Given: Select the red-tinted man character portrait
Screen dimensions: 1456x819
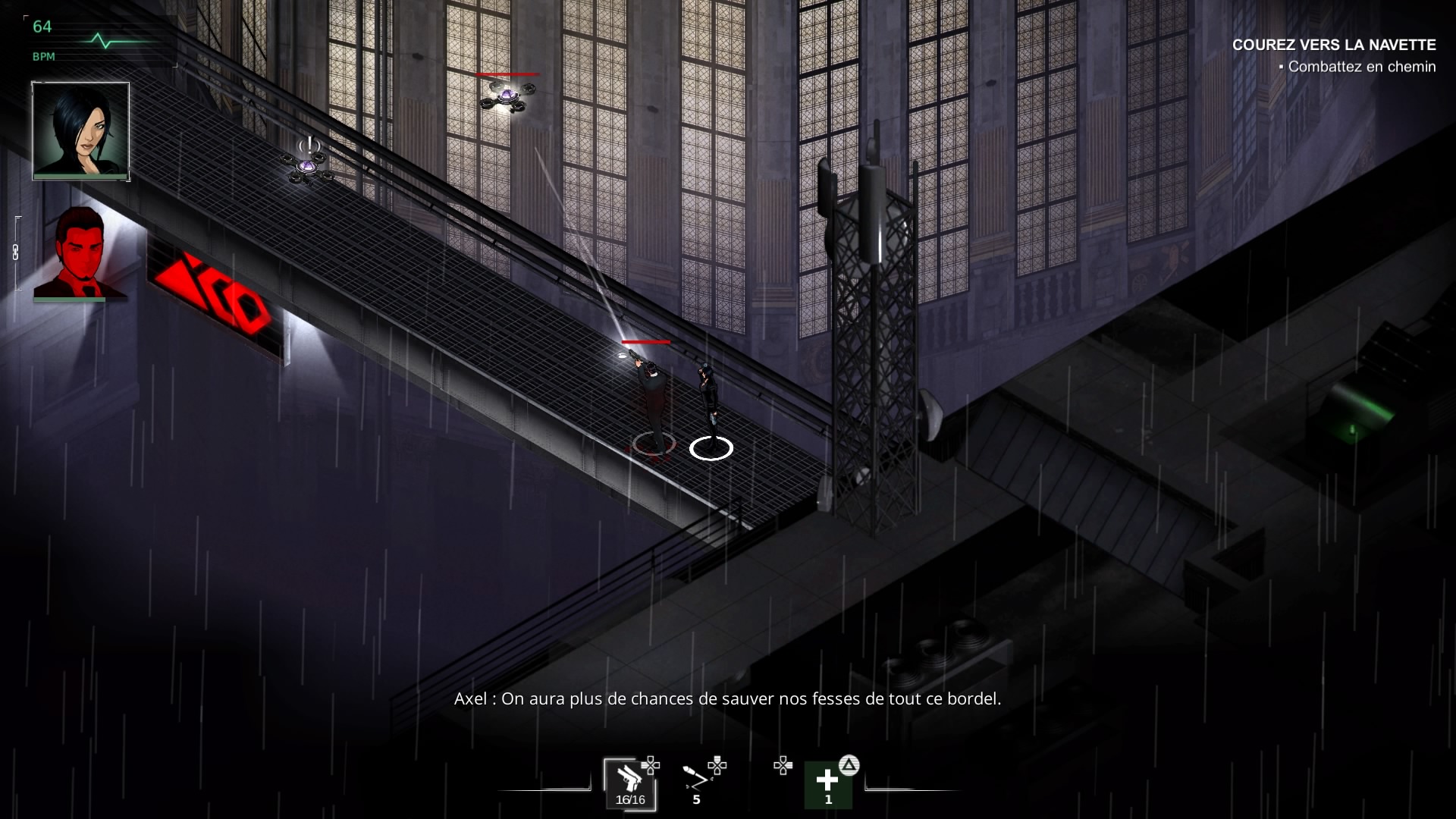Looking at the screenshot, I should coord(80,253).
